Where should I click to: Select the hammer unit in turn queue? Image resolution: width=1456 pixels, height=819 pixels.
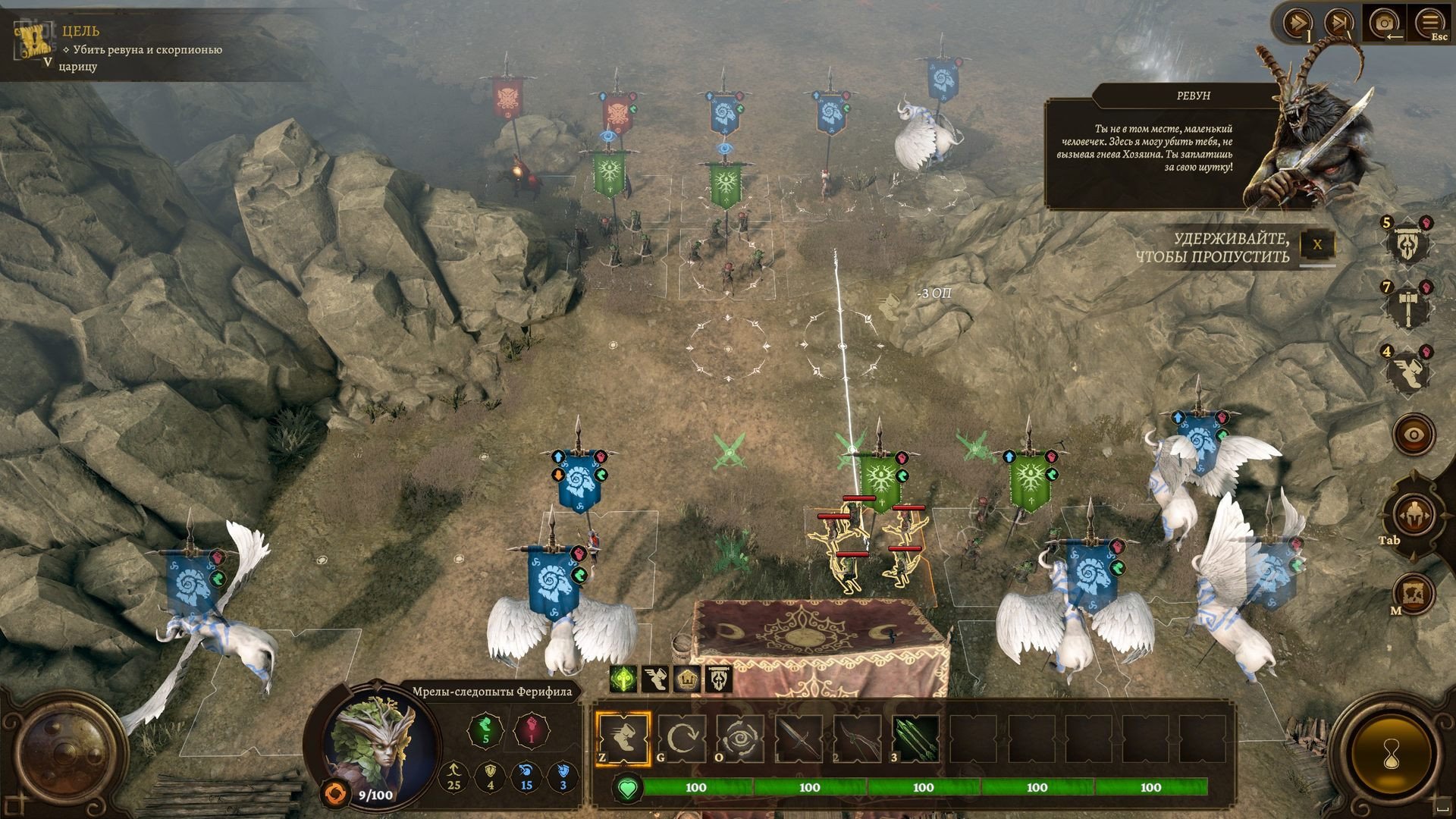[1409, 306]
